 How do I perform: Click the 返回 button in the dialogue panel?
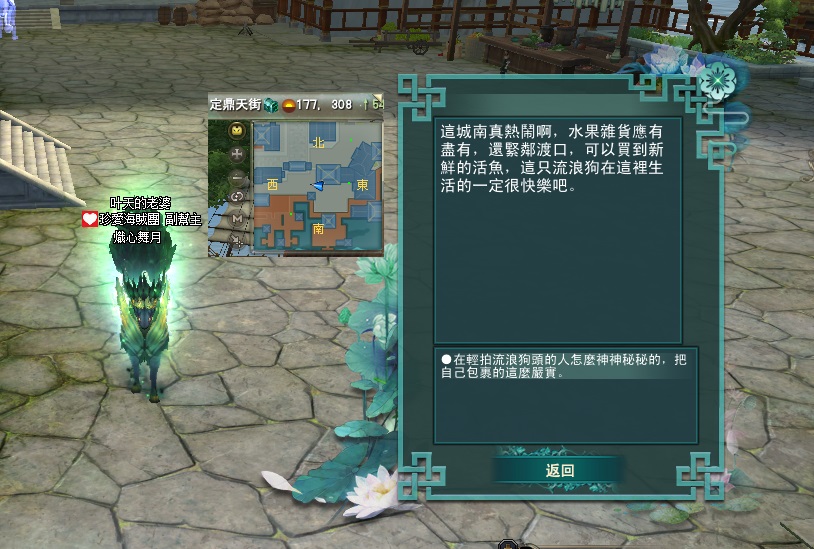(x=559, y=470)
